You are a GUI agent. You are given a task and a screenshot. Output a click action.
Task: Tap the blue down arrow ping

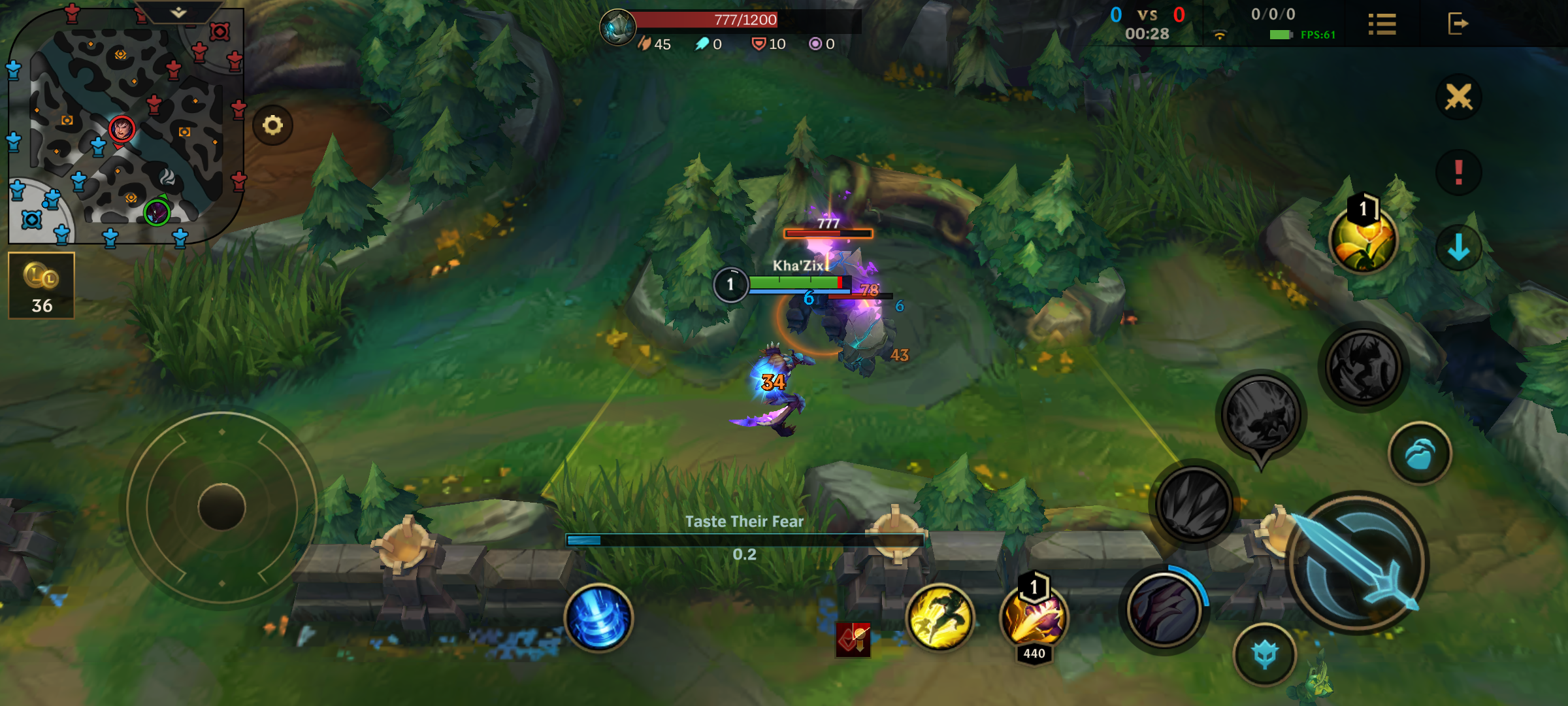(x=1458, y=248)
